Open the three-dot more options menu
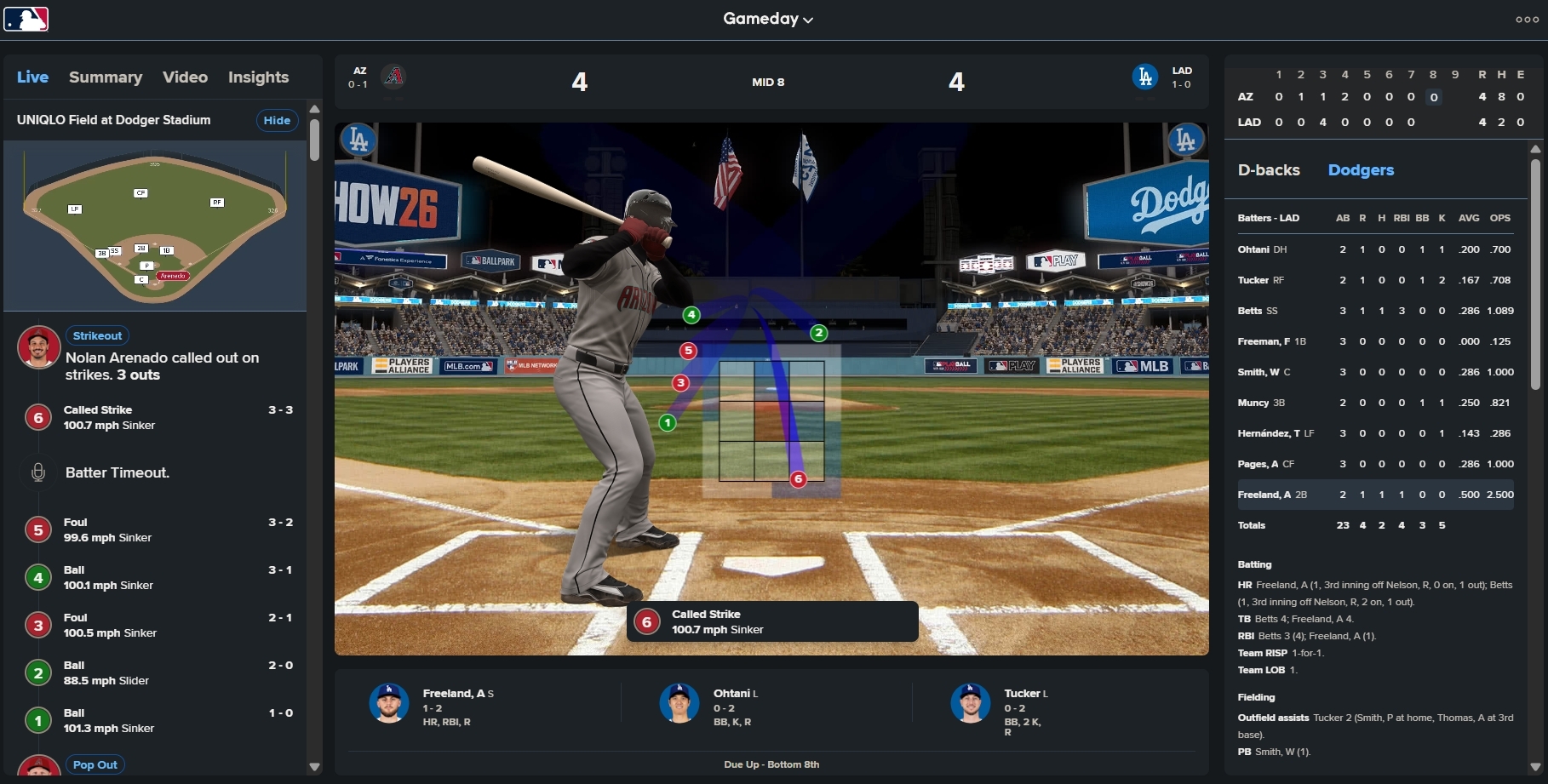This screenshot has height=784, width=1548. pyautogui.click(x=1527, y=20)
